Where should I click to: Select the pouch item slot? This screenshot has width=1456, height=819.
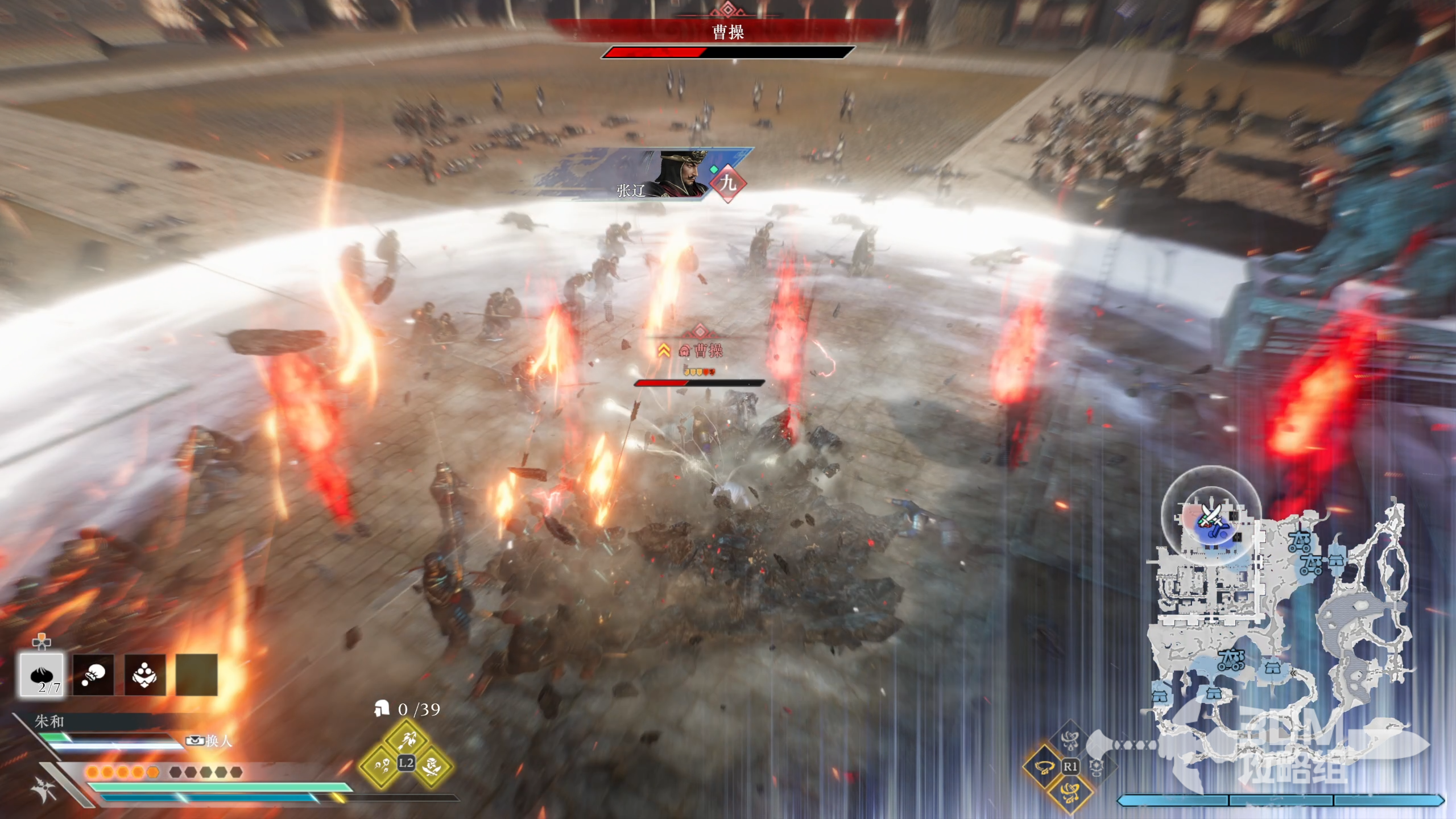pyautogui.click(x=93, y=675)
